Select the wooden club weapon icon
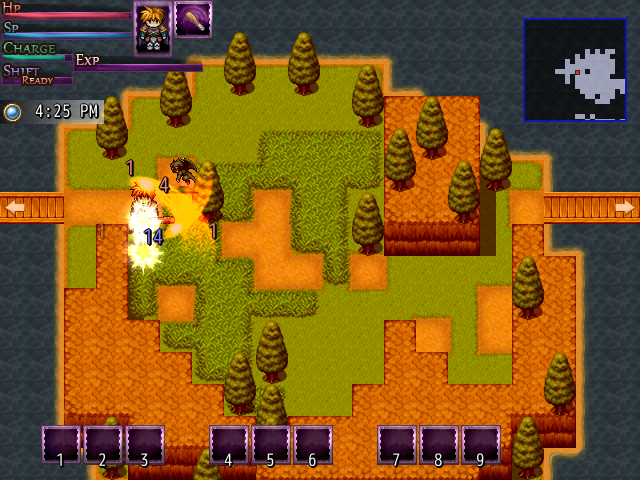The height and width of the screenshot is (480, 640). pyautogui.click(x=192, y=20)
